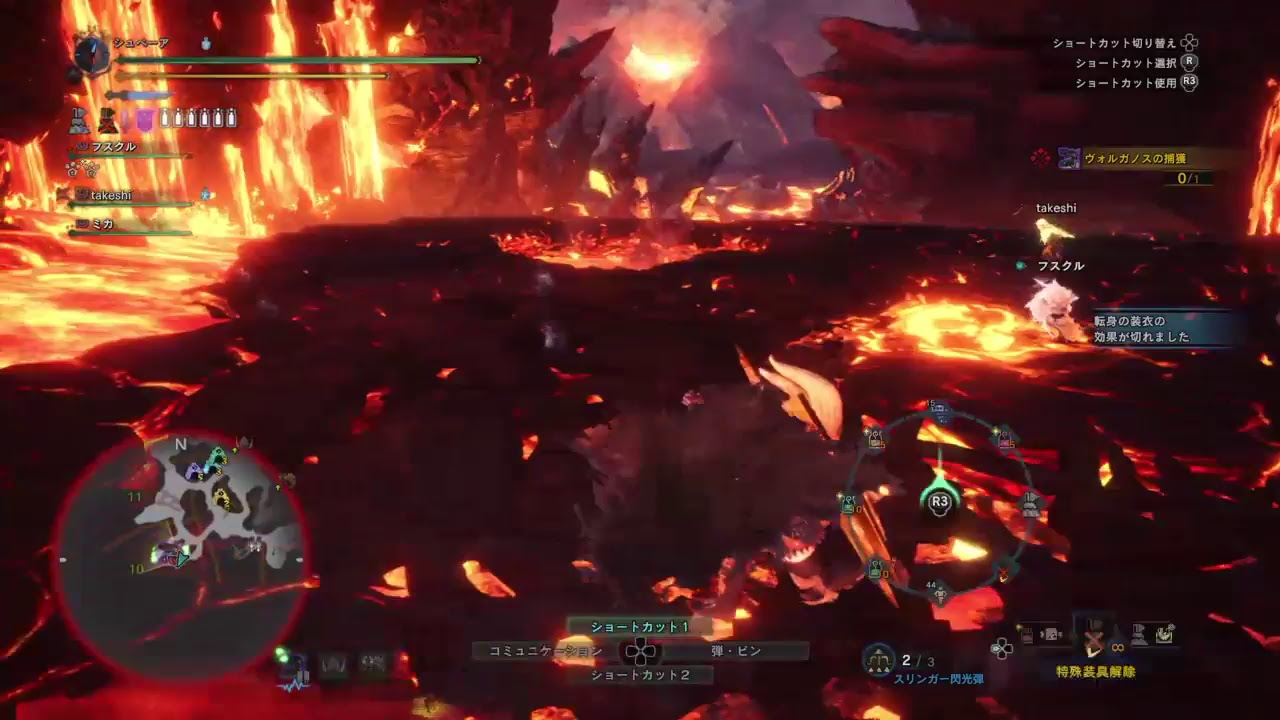Toggle the poison status icons under Fusukuru
The image size is (1280, 720).
pos(80,169)
